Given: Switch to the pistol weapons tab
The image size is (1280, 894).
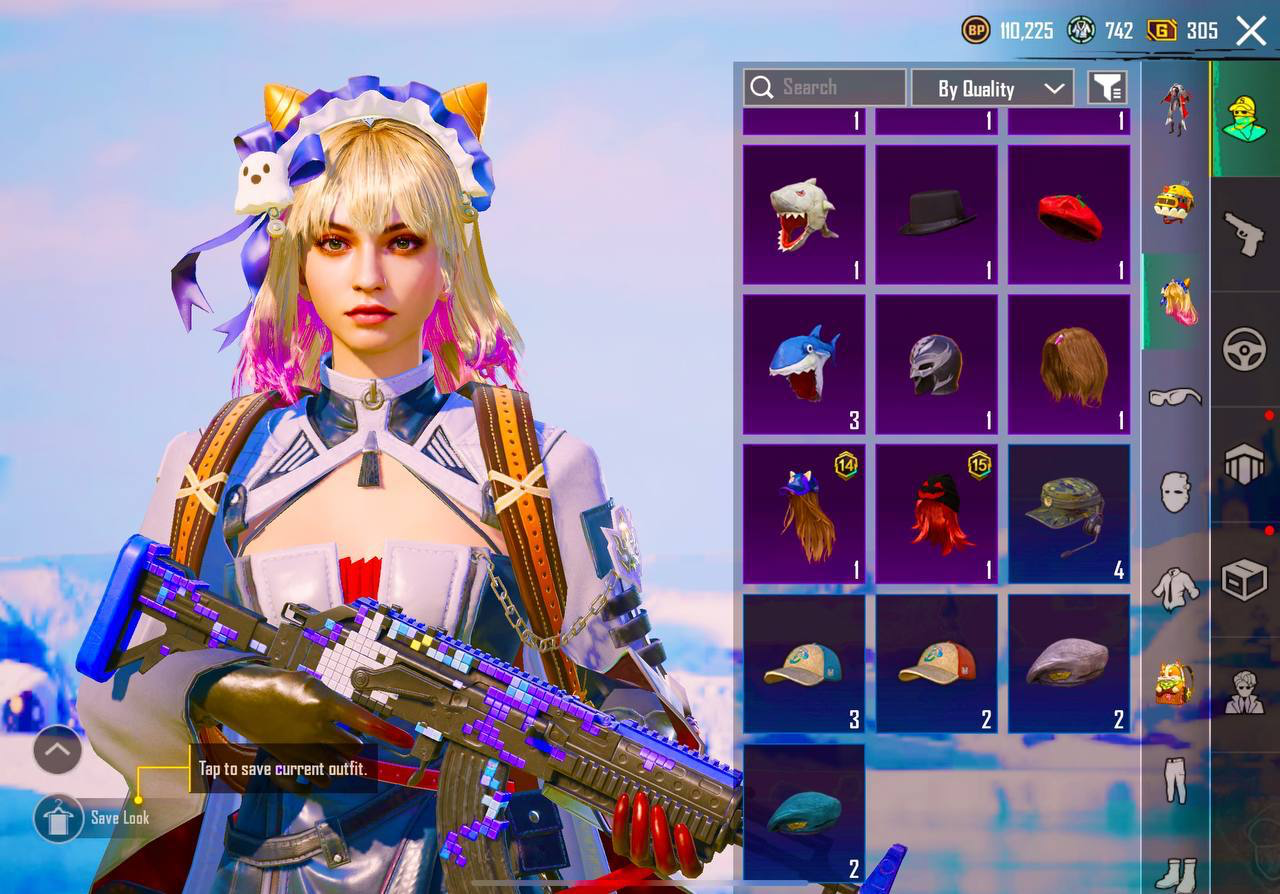Looking at the screenshot, I should pyautogui.click(x=1244, y=234).
